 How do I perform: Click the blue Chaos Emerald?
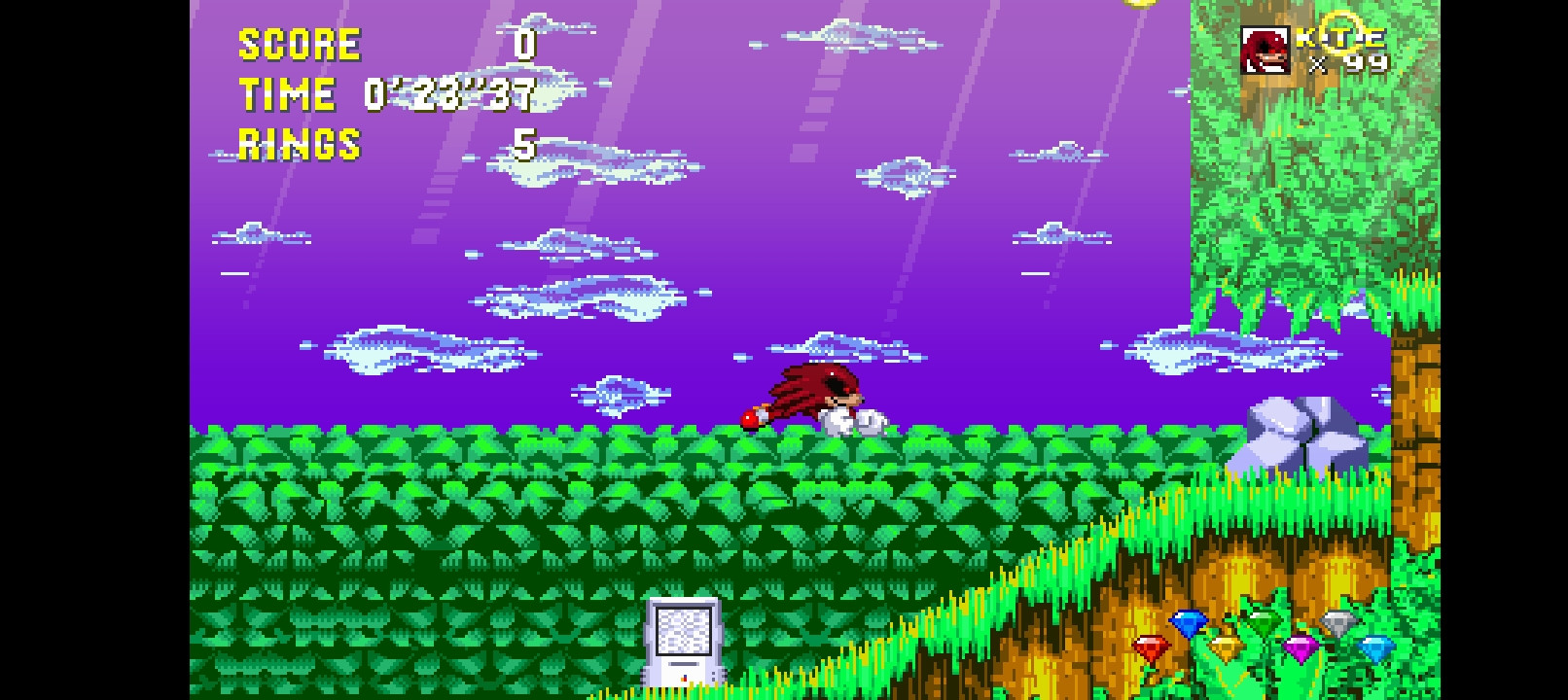click(1187, 624)
